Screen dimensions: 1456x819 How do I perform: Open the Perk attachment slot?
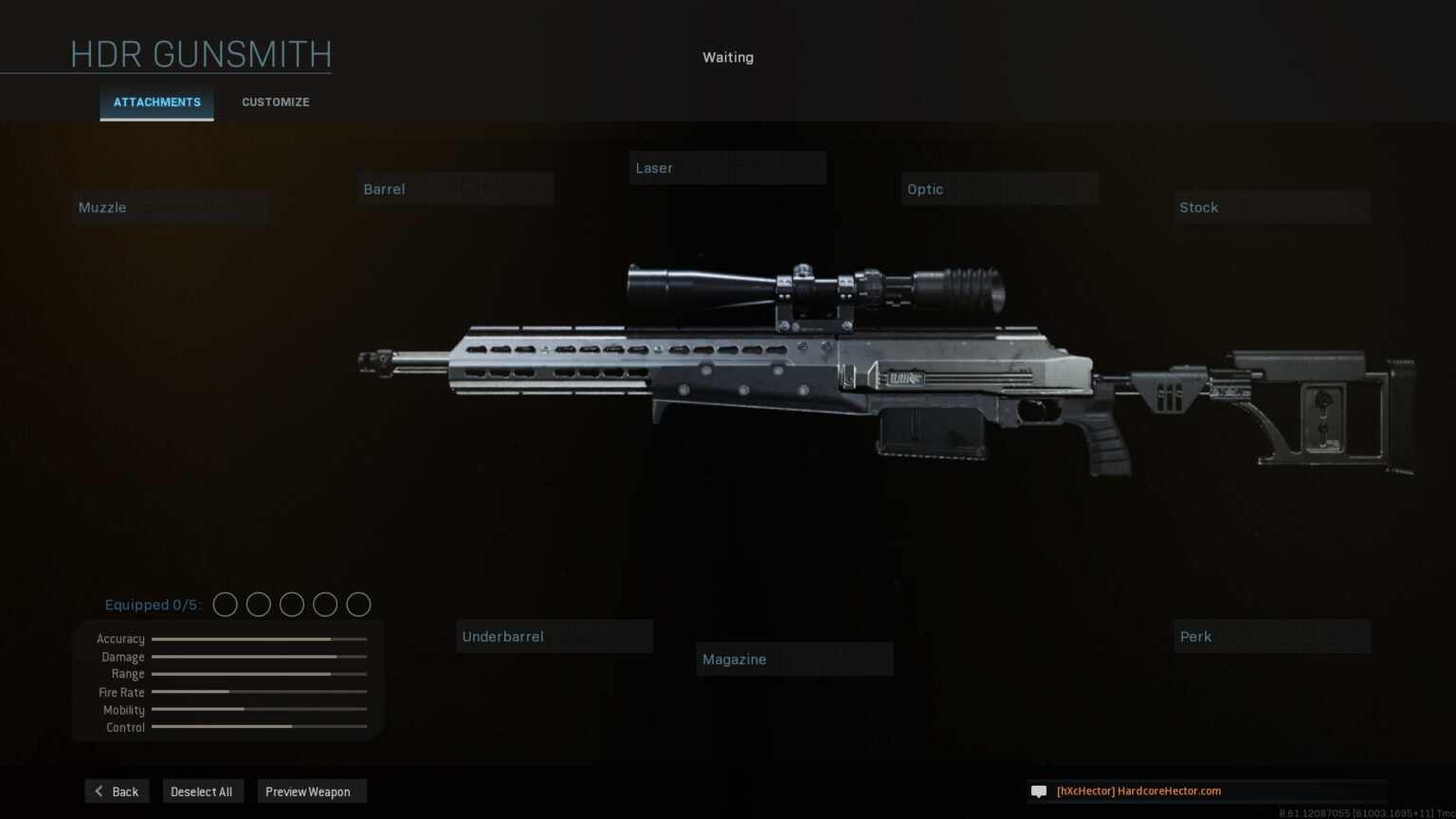coord(1272,637)
